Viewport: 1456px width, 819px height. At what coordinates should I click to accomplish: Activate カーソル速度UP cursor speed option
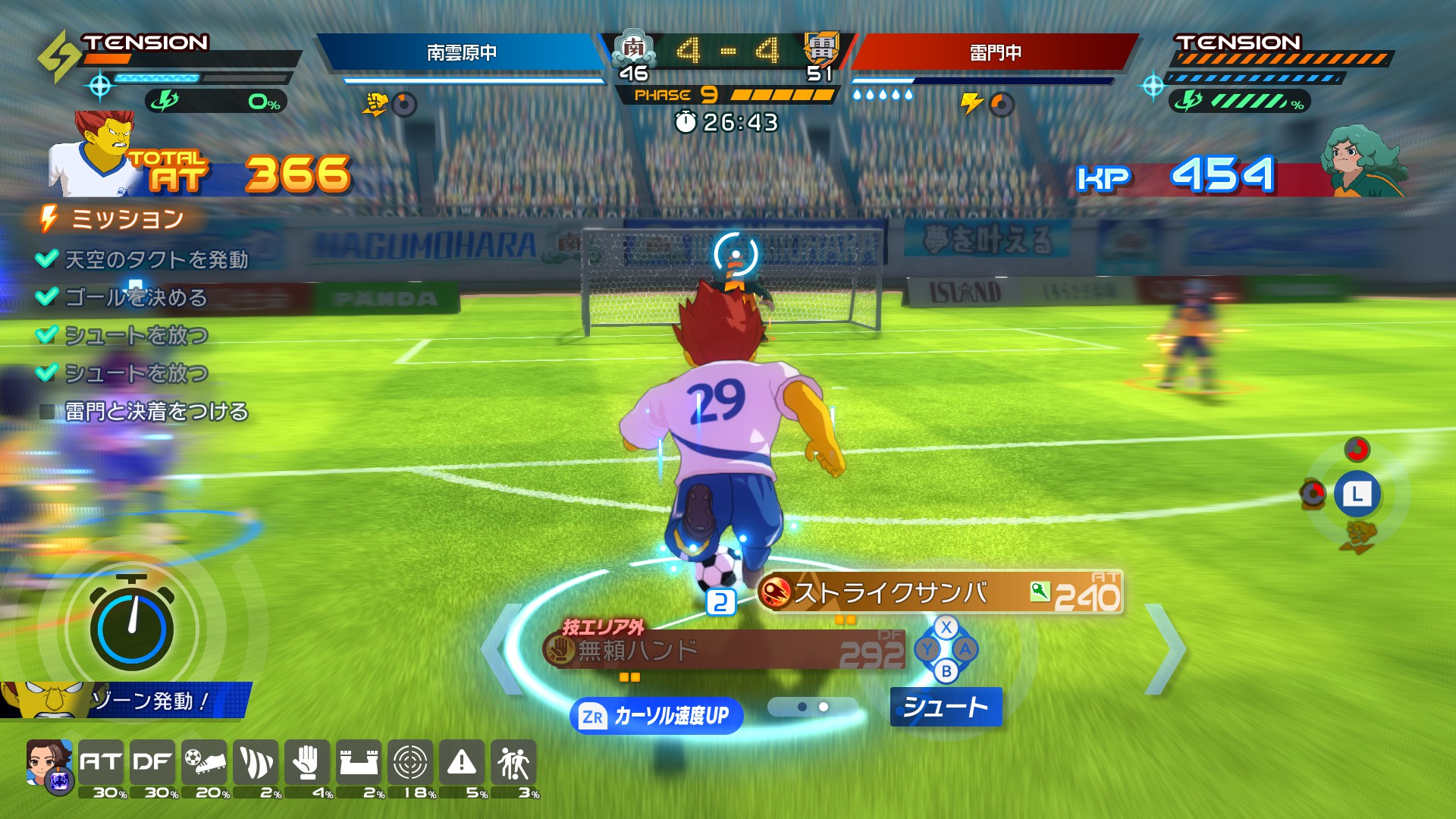click(x=656, y=716)
